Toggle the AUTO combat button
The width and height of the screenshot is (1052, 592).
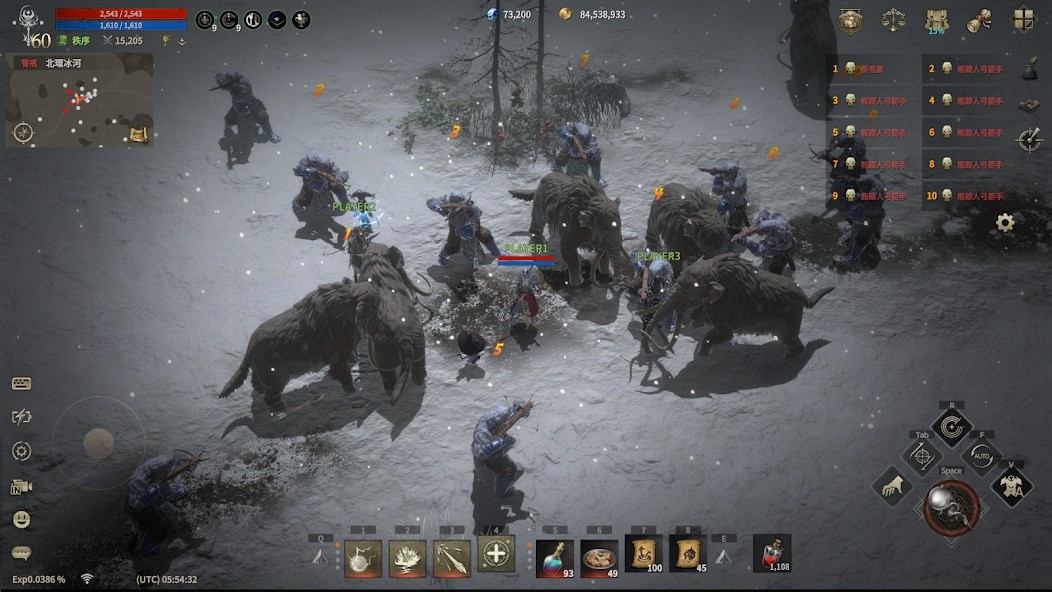(981, 457)
